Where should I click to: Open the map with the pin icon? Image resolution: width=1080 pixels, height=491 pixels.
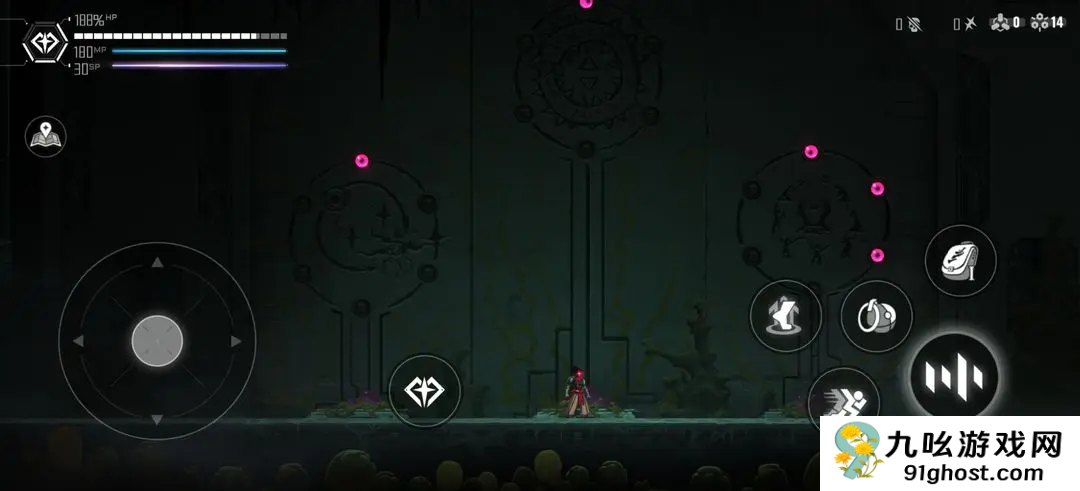pyautogui.click(x=45, y=137)
